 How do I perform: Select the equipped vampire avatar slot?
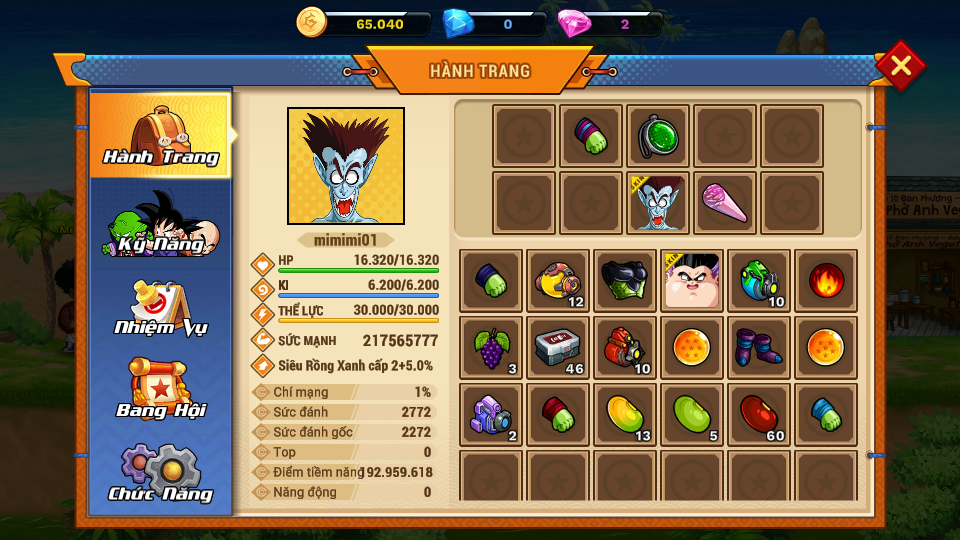658,203
